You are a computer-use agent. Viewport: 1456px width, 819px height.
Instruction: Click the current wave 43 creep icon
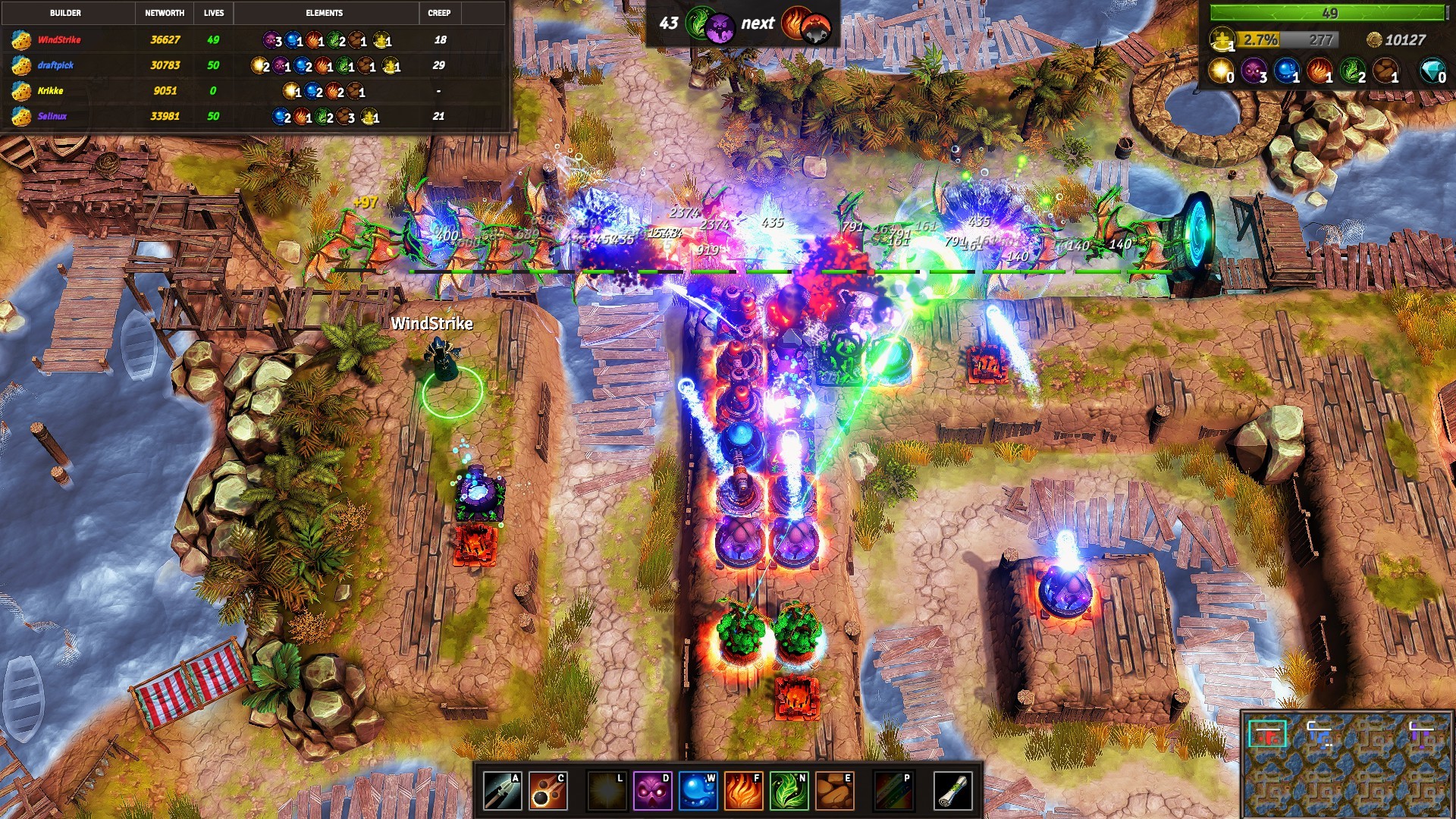click(x=710, y=25)
